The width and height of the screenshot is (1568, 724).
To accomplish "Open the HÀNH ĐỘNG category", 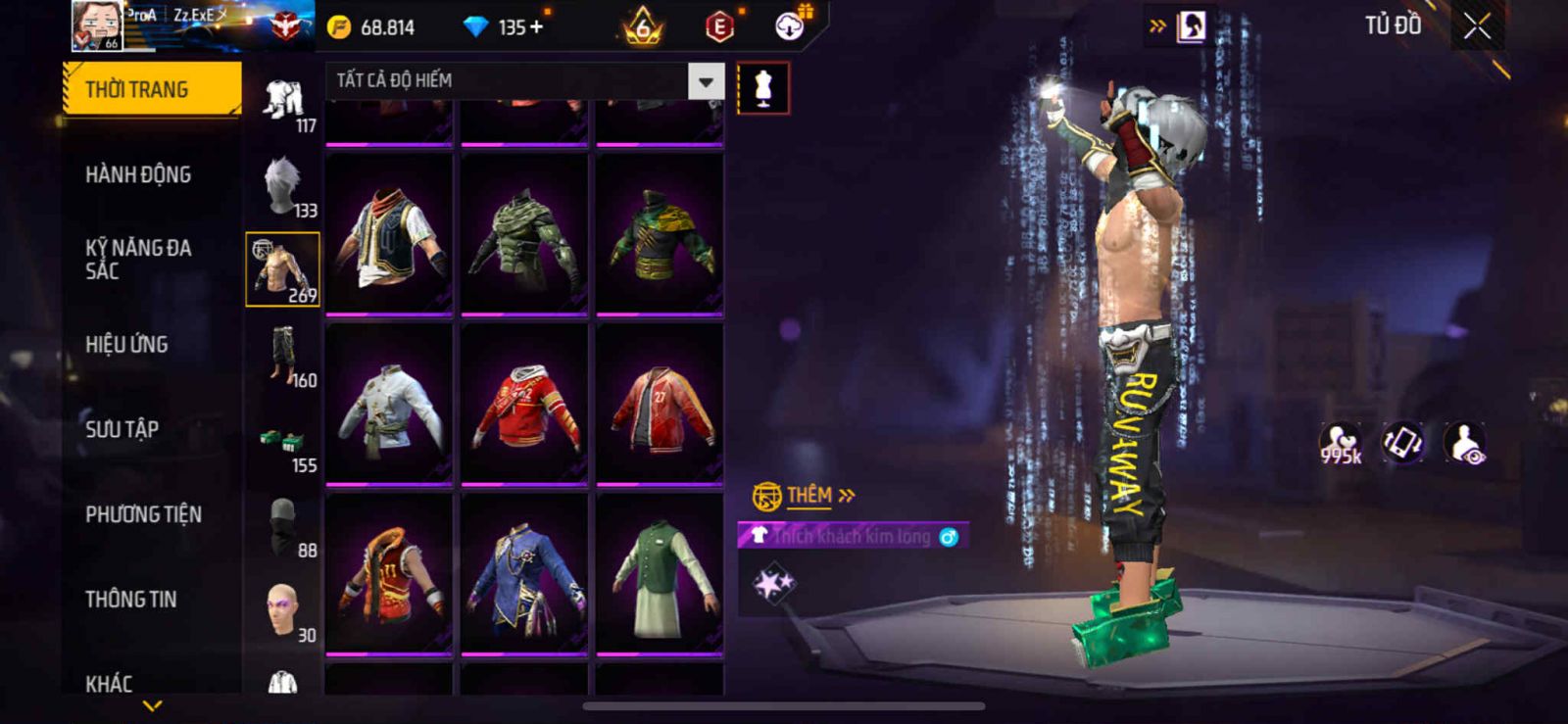I will 138,174.
